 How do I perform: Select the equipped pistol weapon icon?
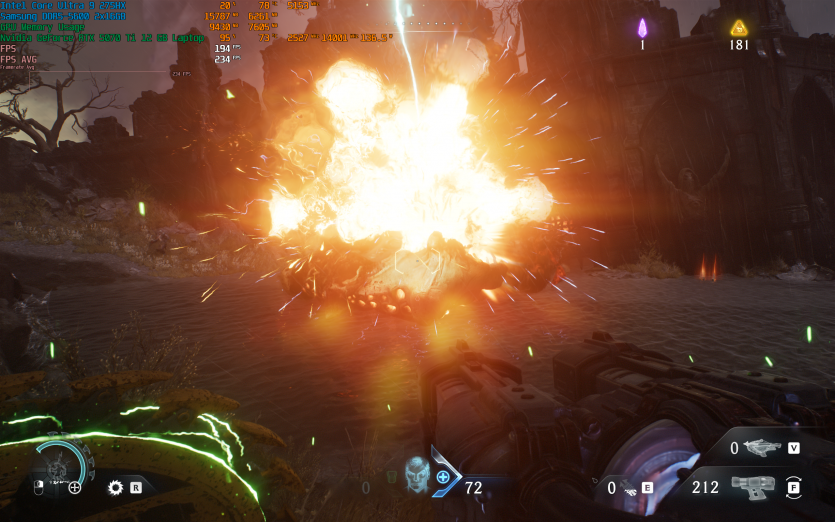pyautogui.click(x=752, y=488)
